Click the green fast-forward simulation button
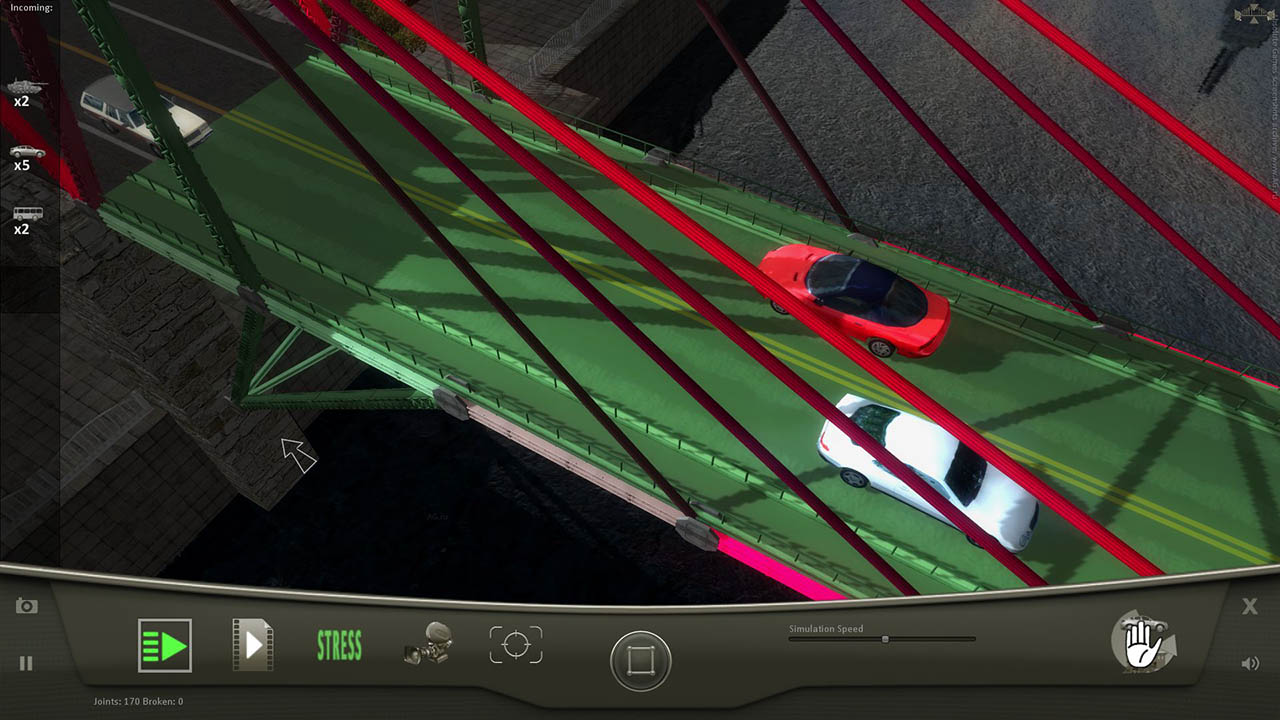The image size is (1280, 720). point(165,645)
